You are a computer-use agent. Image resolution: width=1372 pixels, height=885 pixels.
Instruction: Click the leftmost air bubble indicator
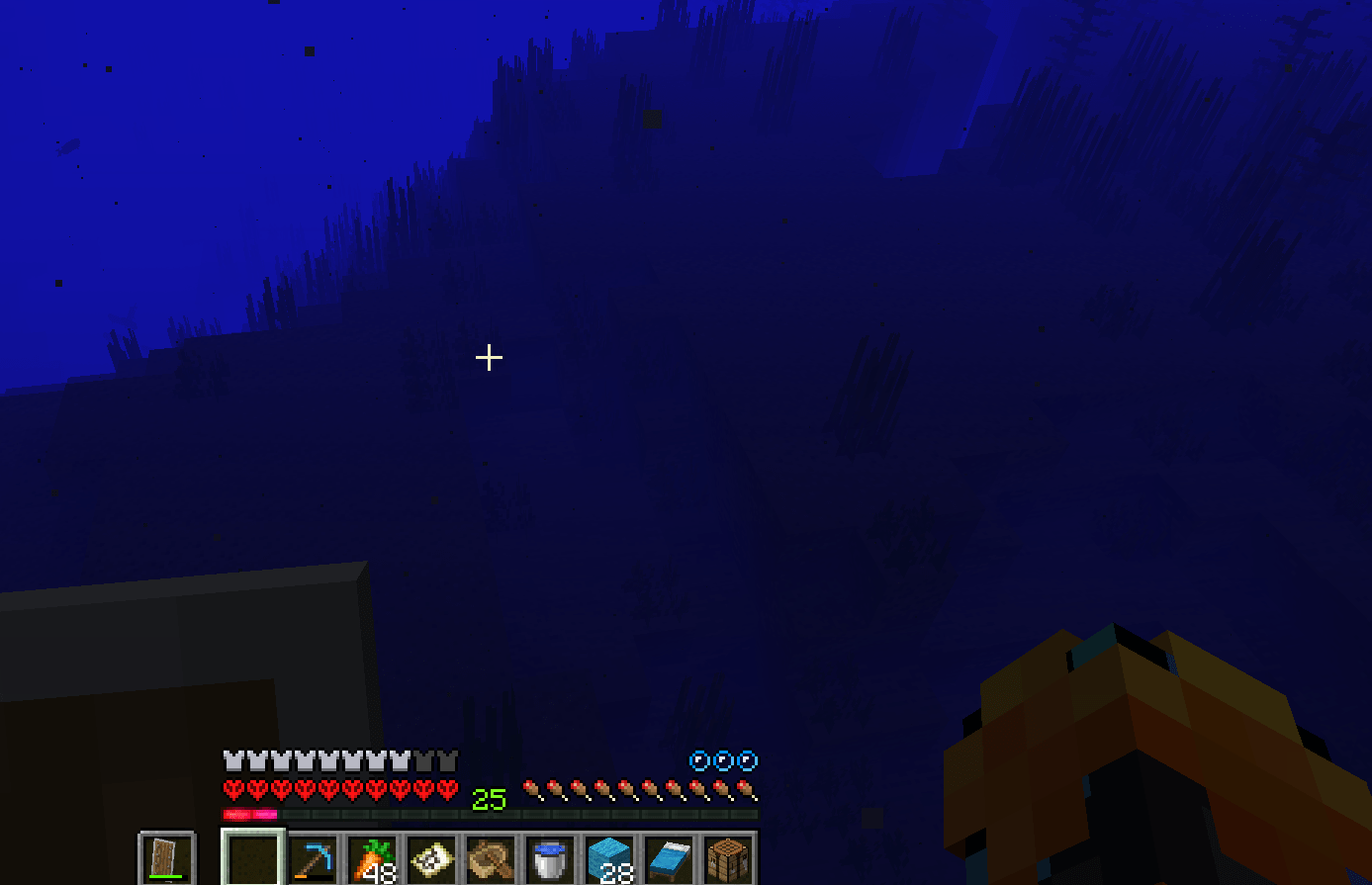[x=696, y=760]
